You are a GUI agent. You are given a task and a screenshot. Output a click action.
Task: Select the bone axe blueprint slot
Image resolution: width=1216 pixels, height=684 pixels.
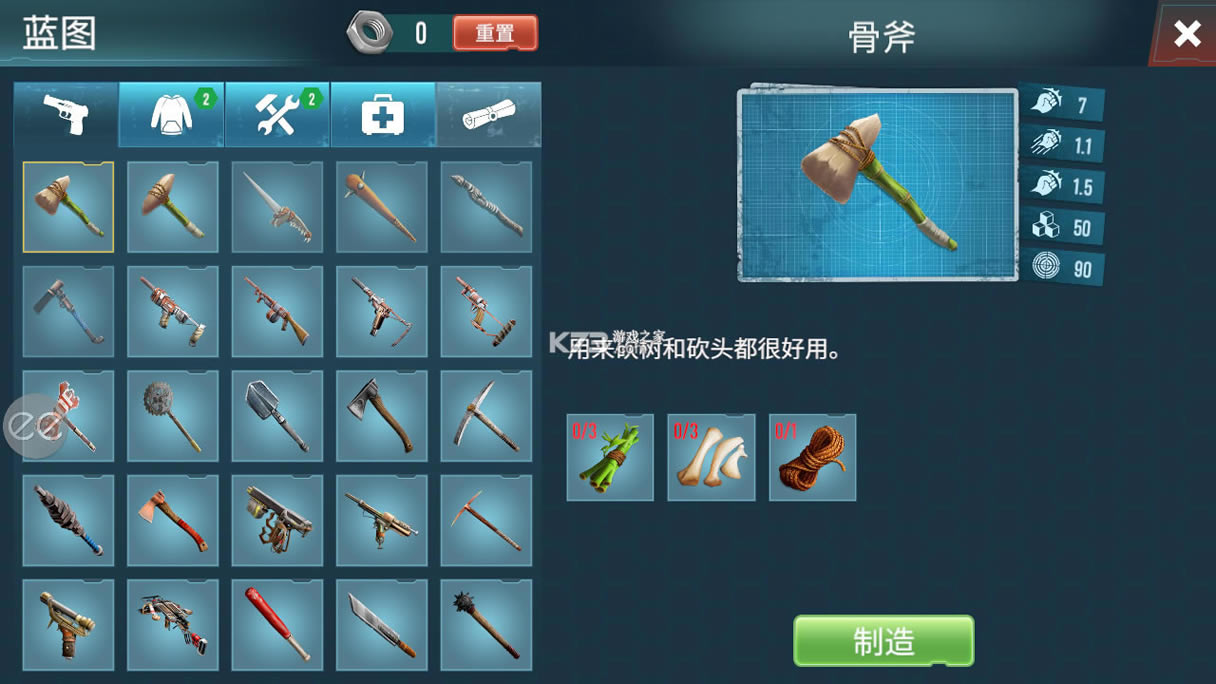point(68,207)
